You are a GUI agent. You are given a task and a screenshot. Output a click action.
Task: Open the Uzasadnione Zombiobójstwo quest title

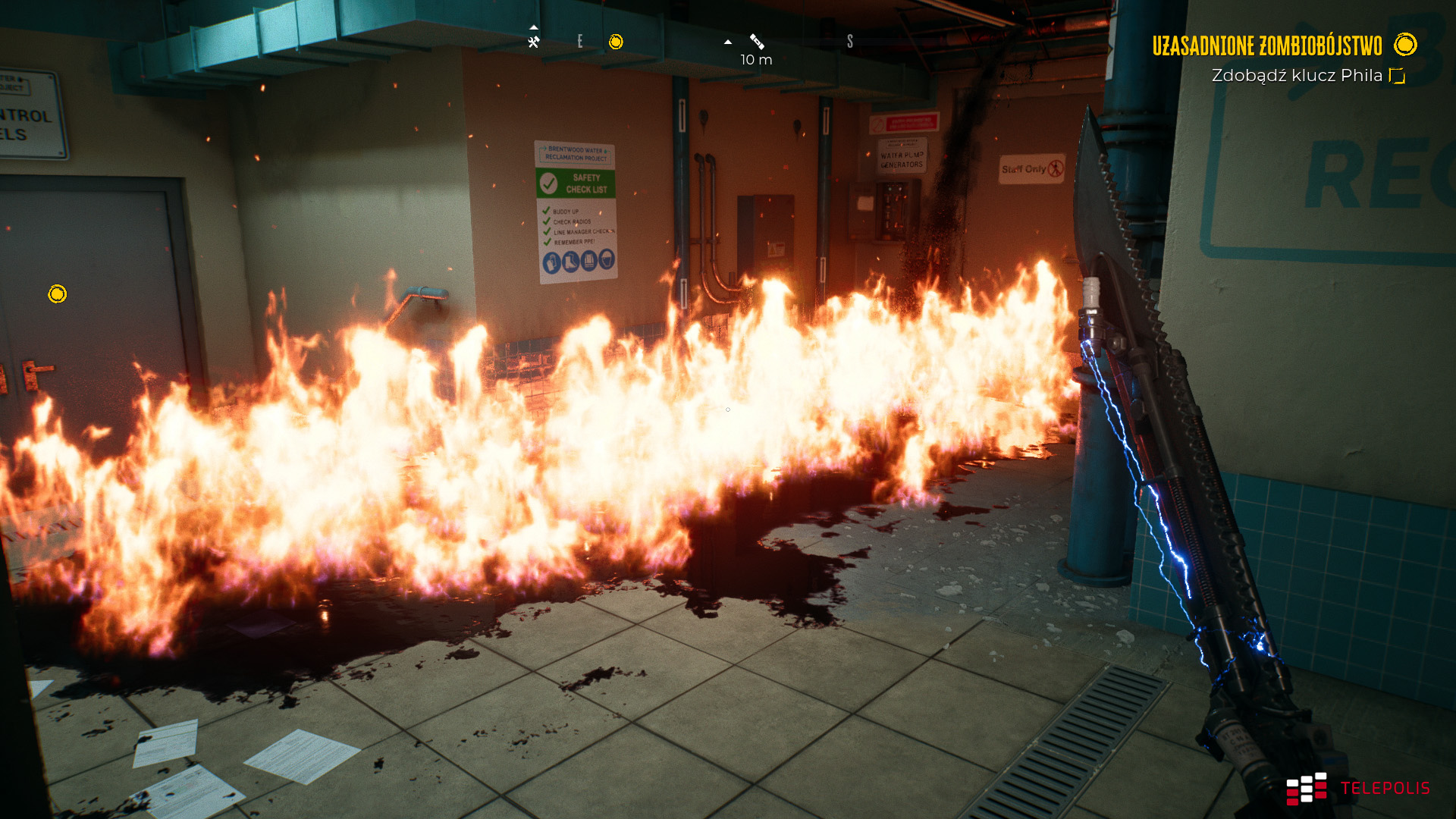1266,45
